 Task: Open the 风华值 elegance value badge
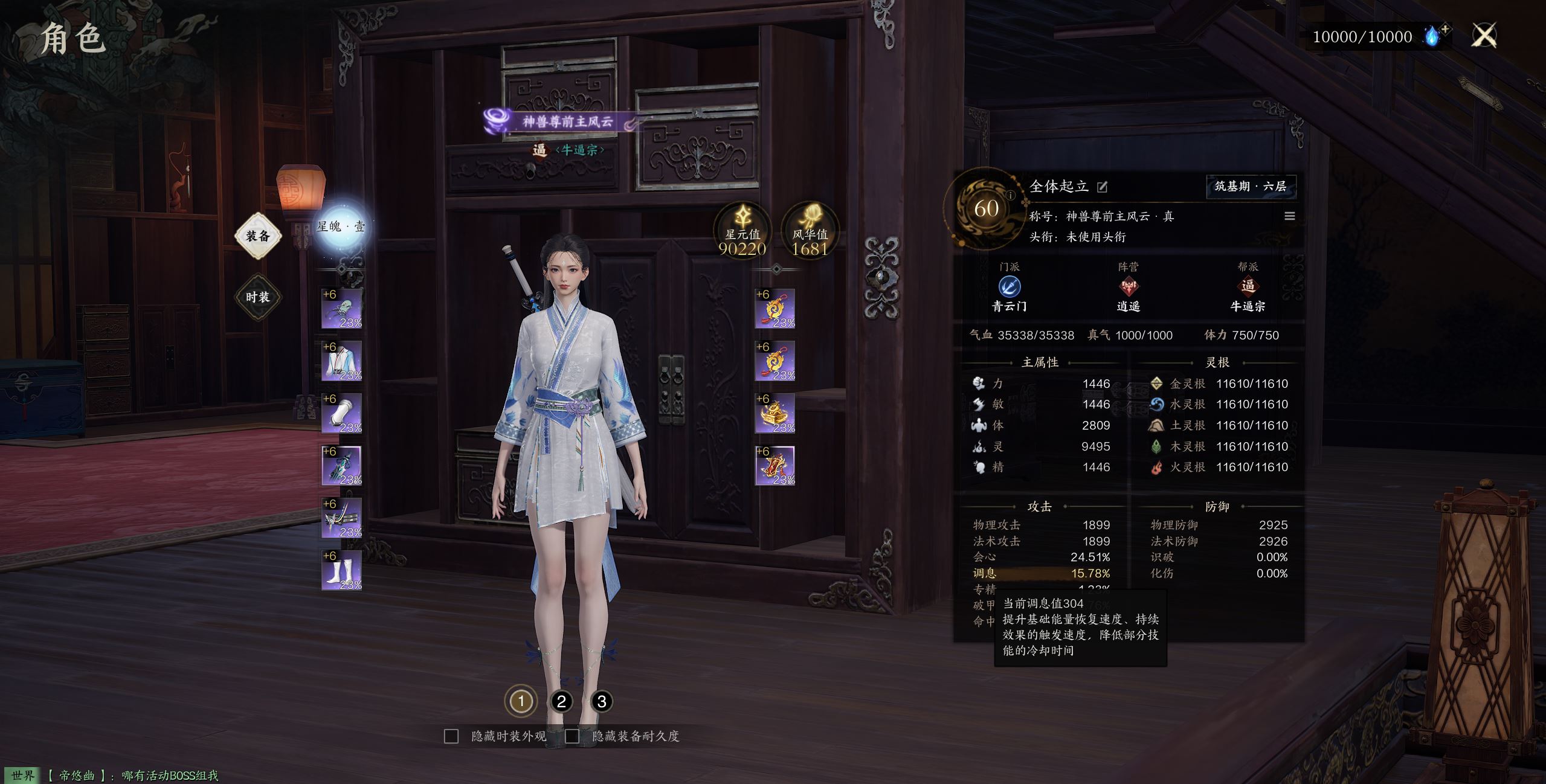tap(810, 230)
